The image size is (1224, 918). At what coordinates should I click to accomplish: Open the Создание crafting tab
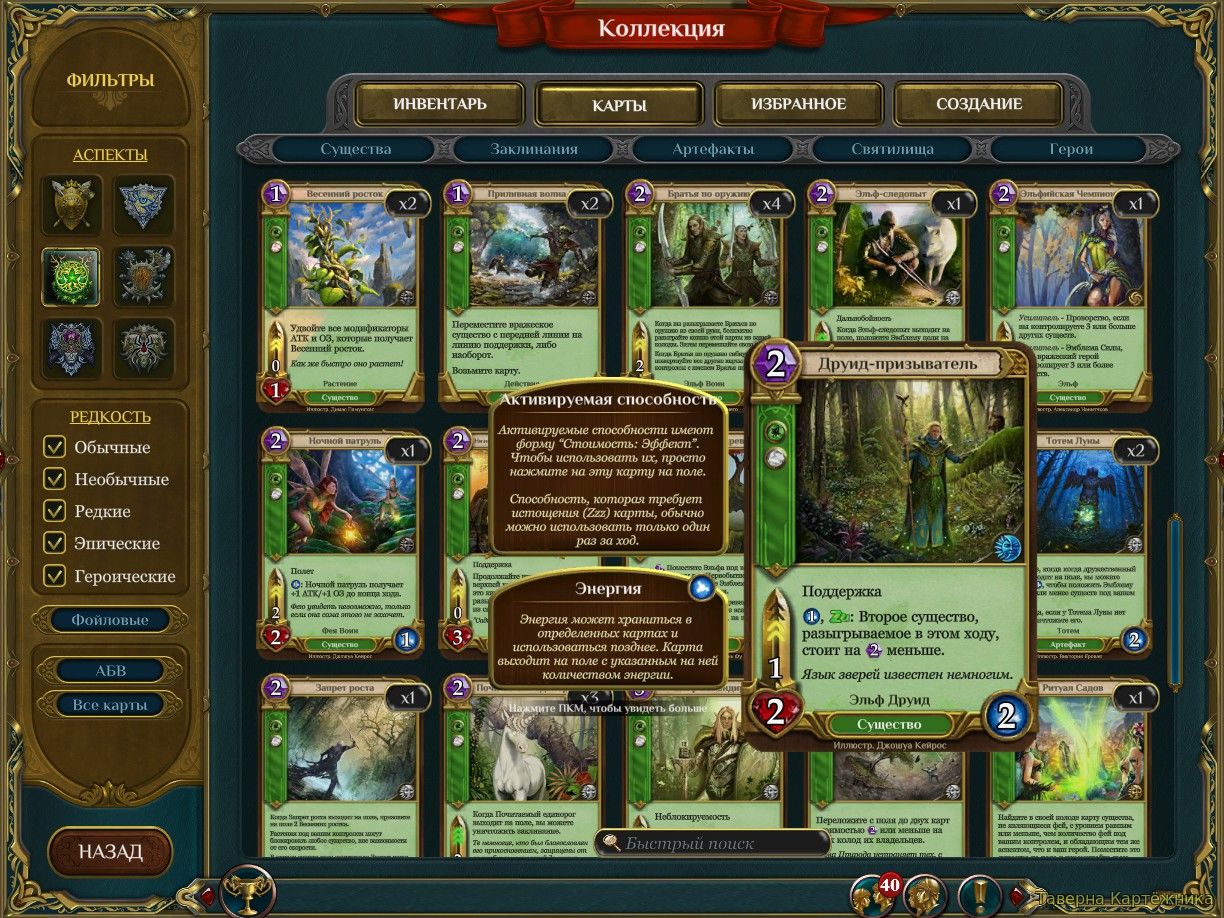point(978,104)
